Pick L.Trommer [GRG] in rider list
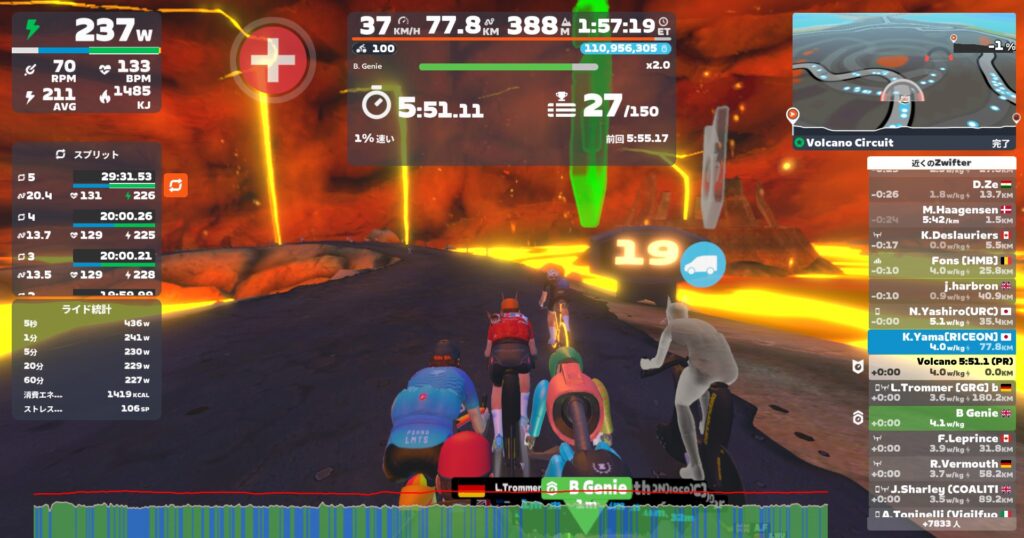The height and width of the screenshot is (538, 1024). [x=940, y=392]
